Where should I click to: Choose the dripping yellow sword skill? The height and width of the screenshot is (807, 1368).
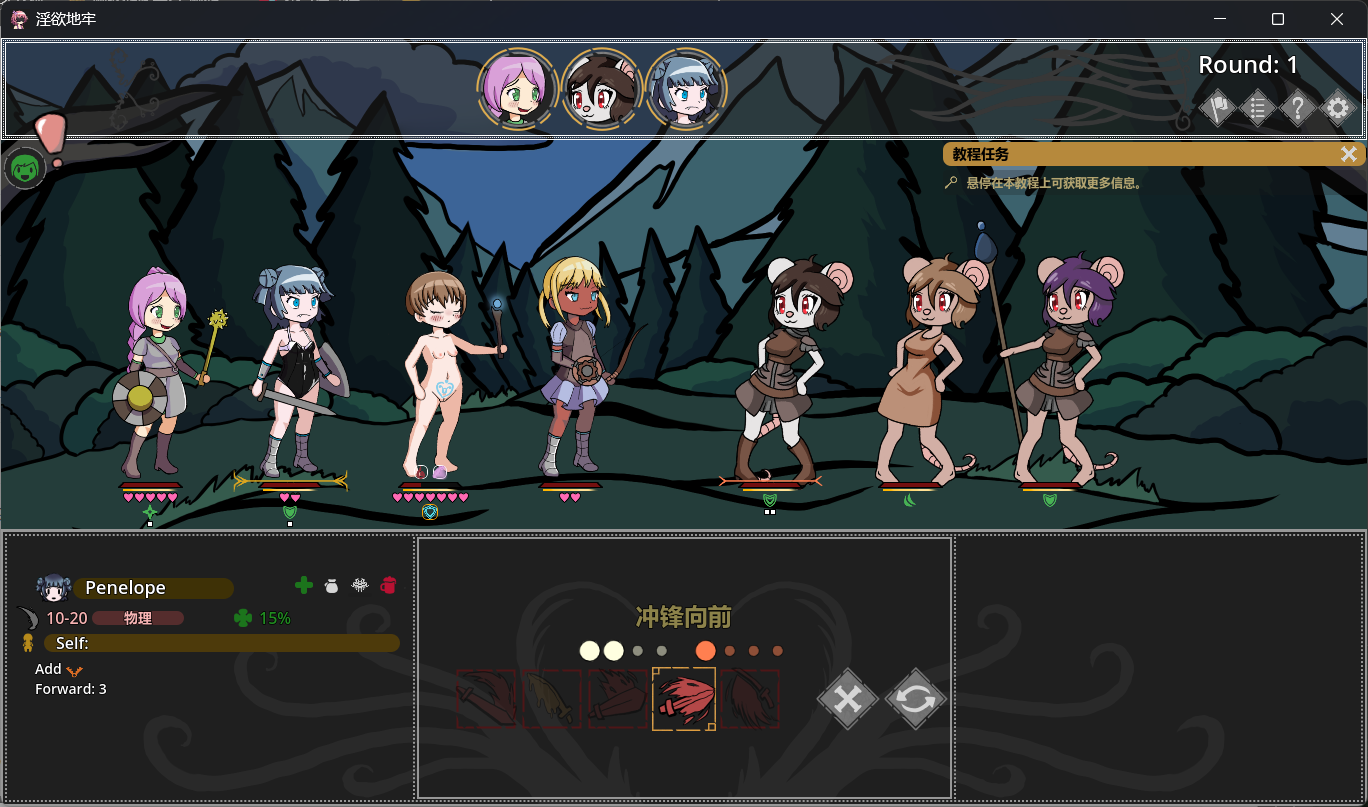coord(552,699)
